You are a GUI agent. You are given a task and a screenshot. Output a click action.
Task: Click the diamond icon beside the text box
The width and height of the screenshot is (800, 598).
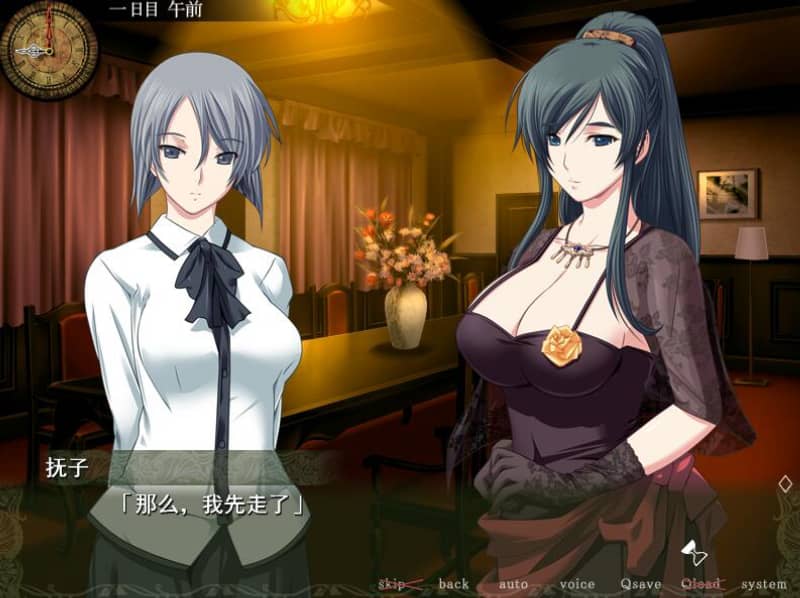coord(784,483)
